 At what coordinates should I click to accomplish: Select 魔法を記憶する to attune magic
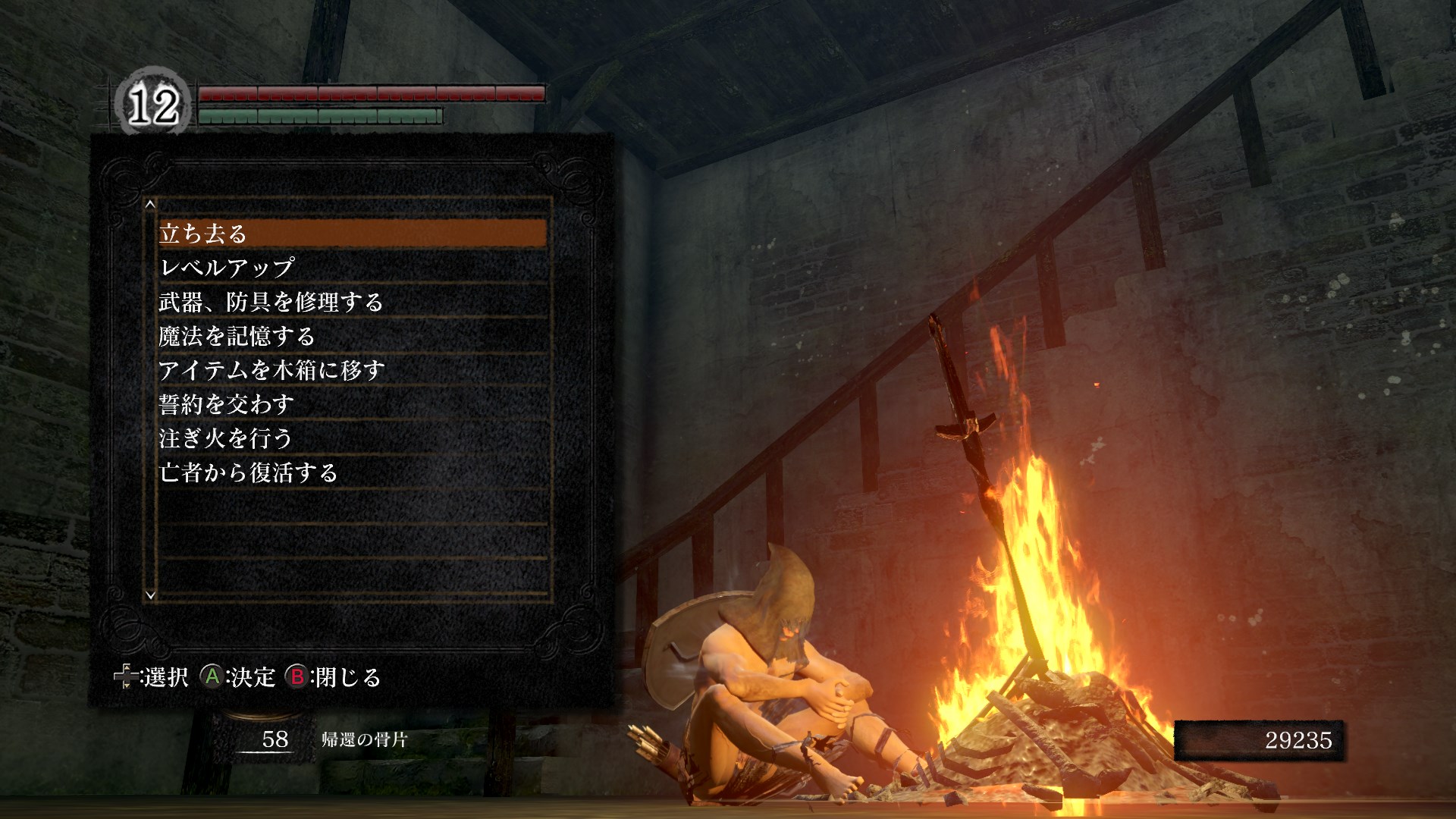pos(352,336)
